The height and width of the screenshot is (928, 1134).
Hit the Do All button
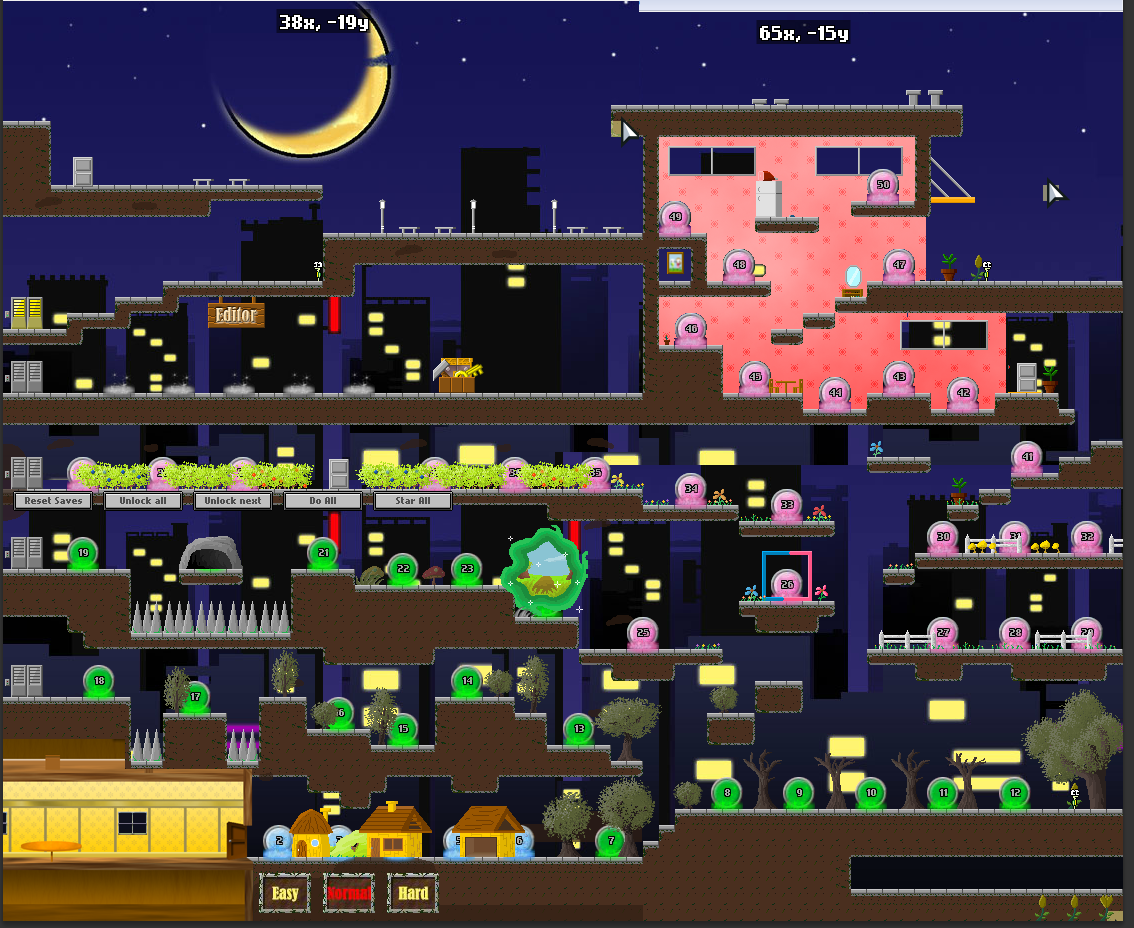[x=323, y=501]
